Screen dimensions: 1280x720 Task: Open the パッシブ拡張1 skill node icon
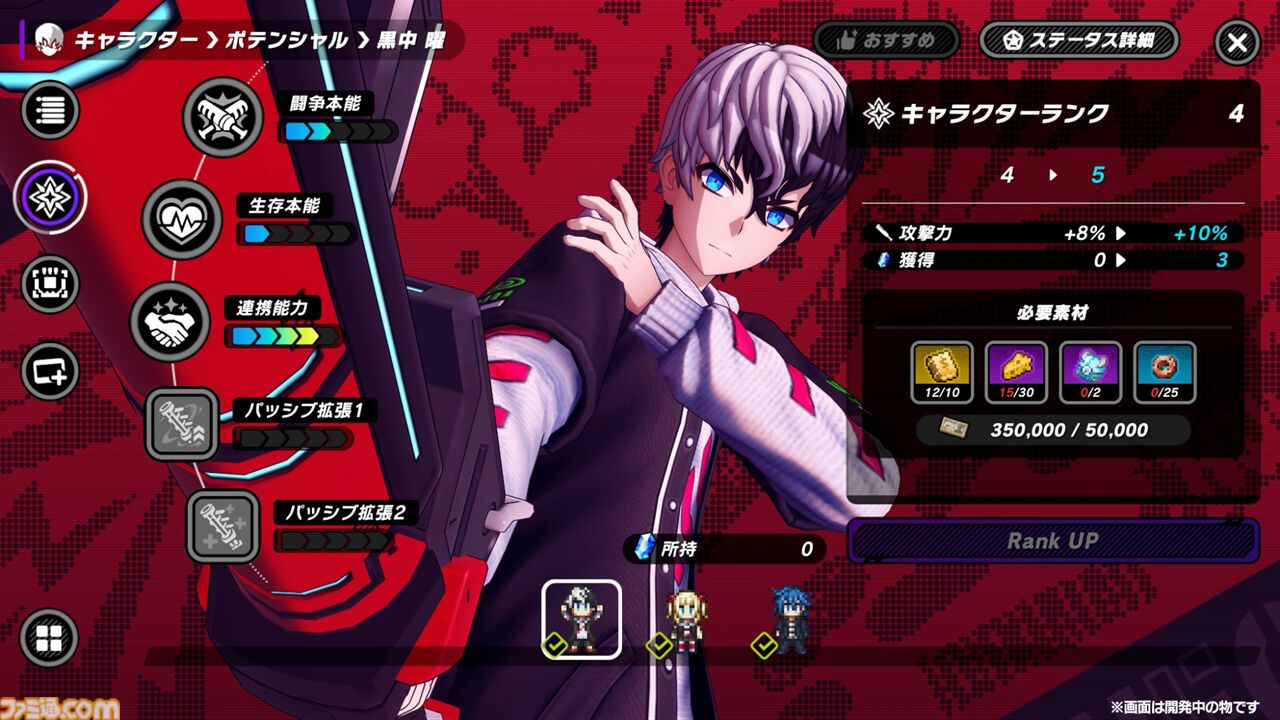[183, 424]
